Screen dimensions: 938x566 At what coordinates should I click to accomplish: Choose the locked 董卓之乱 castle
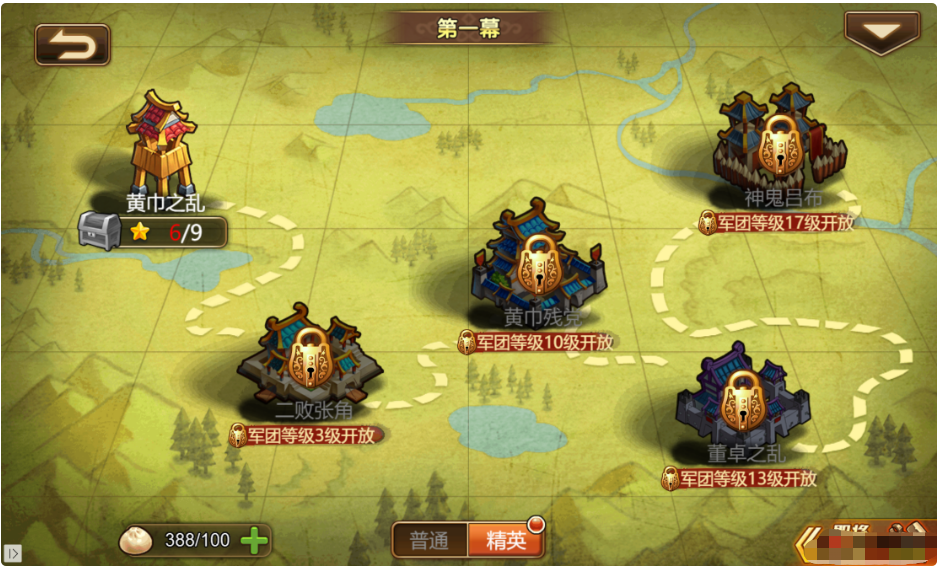742,398
